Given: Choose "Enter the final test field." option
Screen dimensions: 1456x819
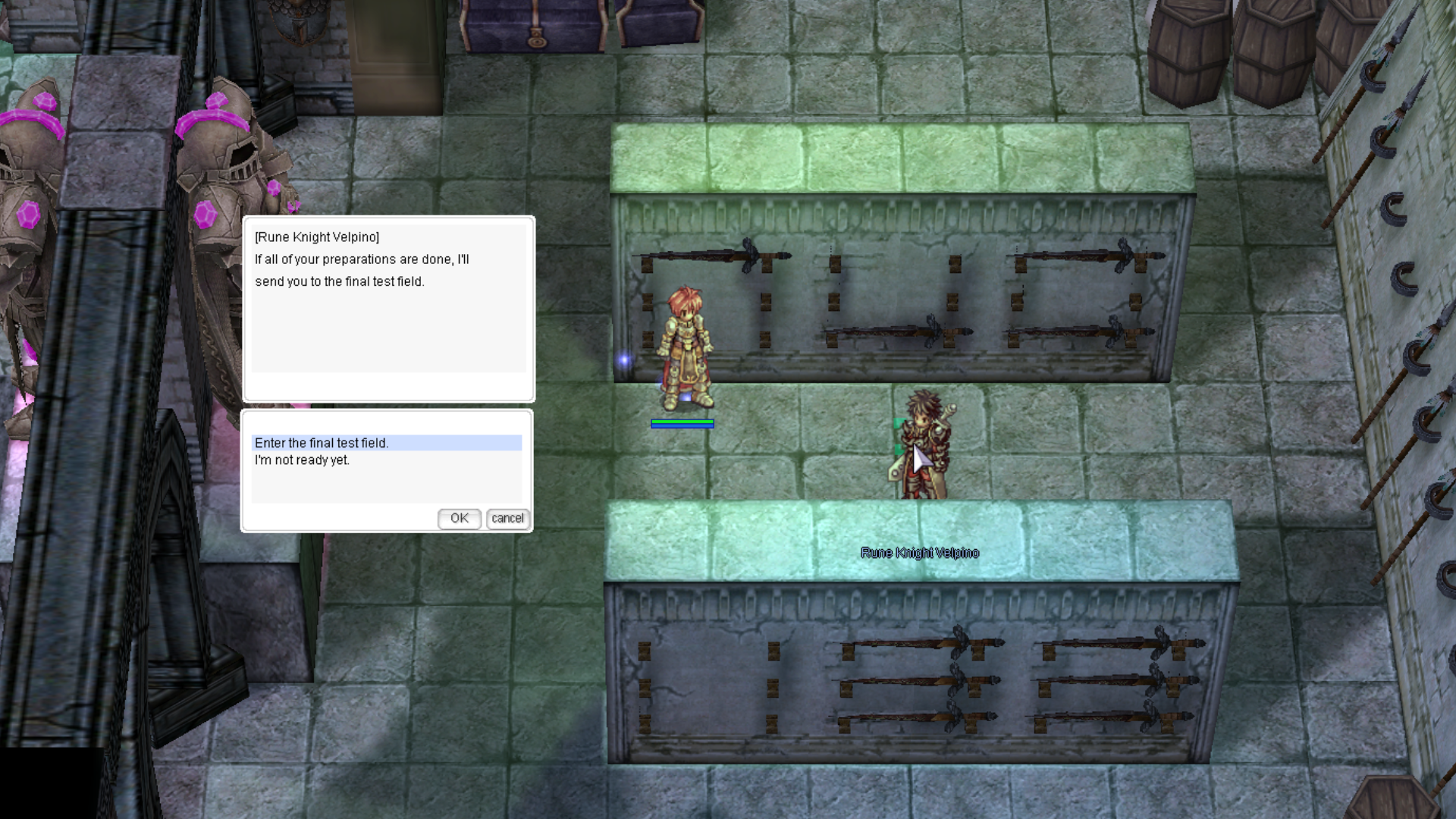Looking at the screenshot, I should (x=322, y=443).
